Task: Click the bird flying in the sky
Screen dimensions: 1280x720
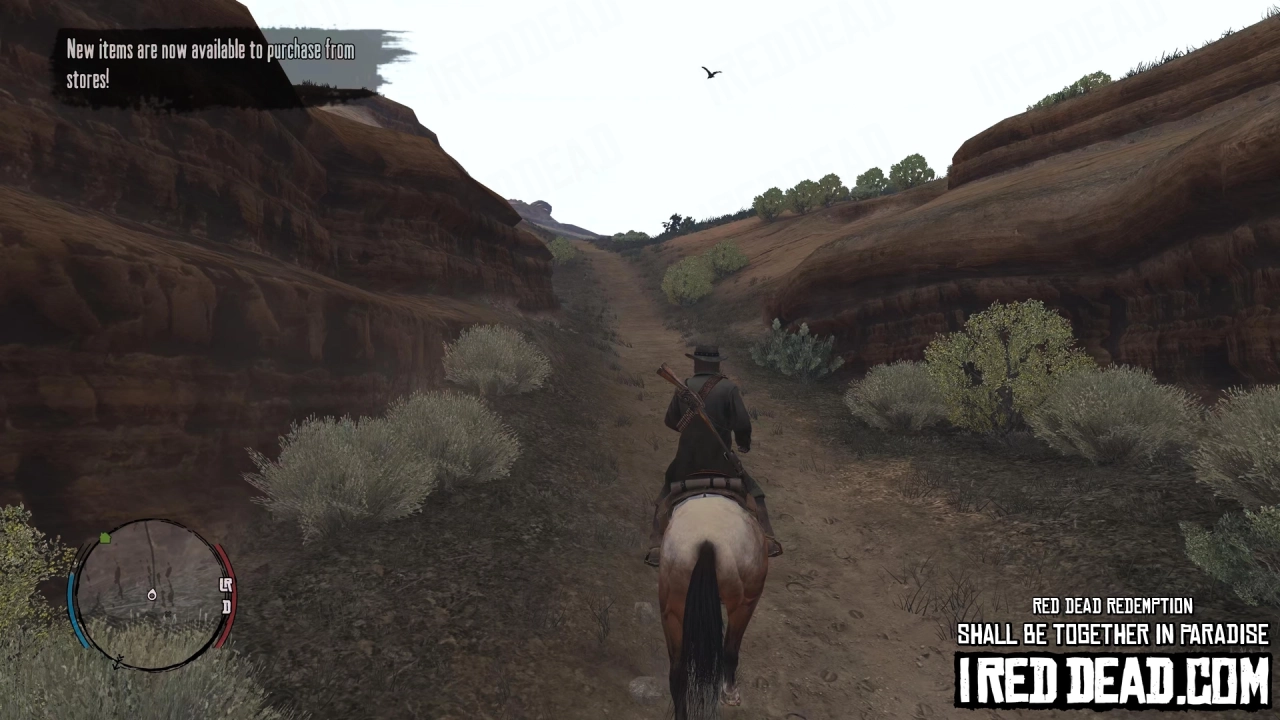Action: coord(710,71)
